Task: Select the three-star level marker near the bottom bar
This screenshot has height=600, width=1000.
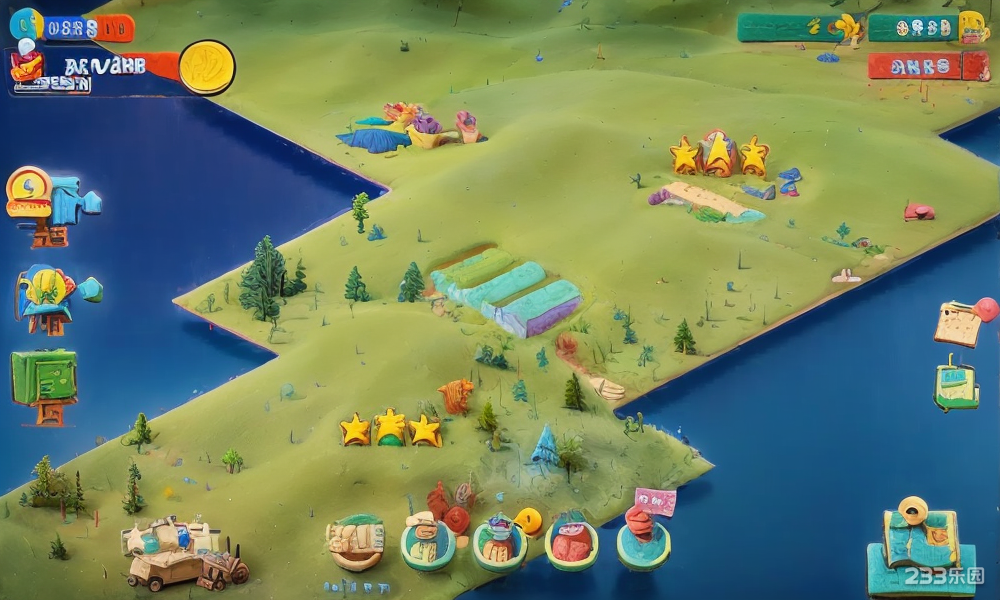Action: click(x=390, y=430)
